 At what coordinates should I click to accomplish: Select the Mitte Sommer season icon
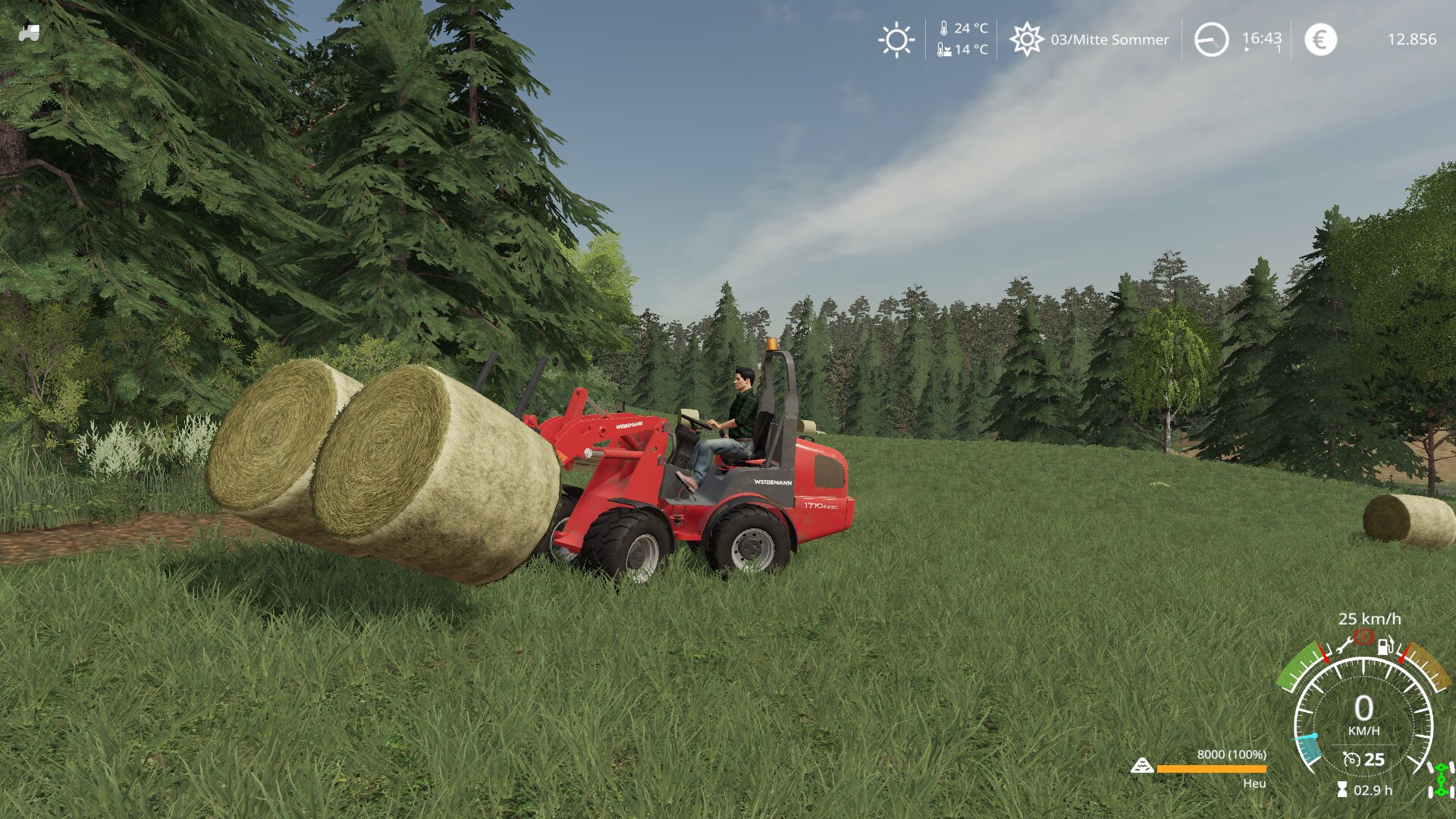pos(1027,39)
